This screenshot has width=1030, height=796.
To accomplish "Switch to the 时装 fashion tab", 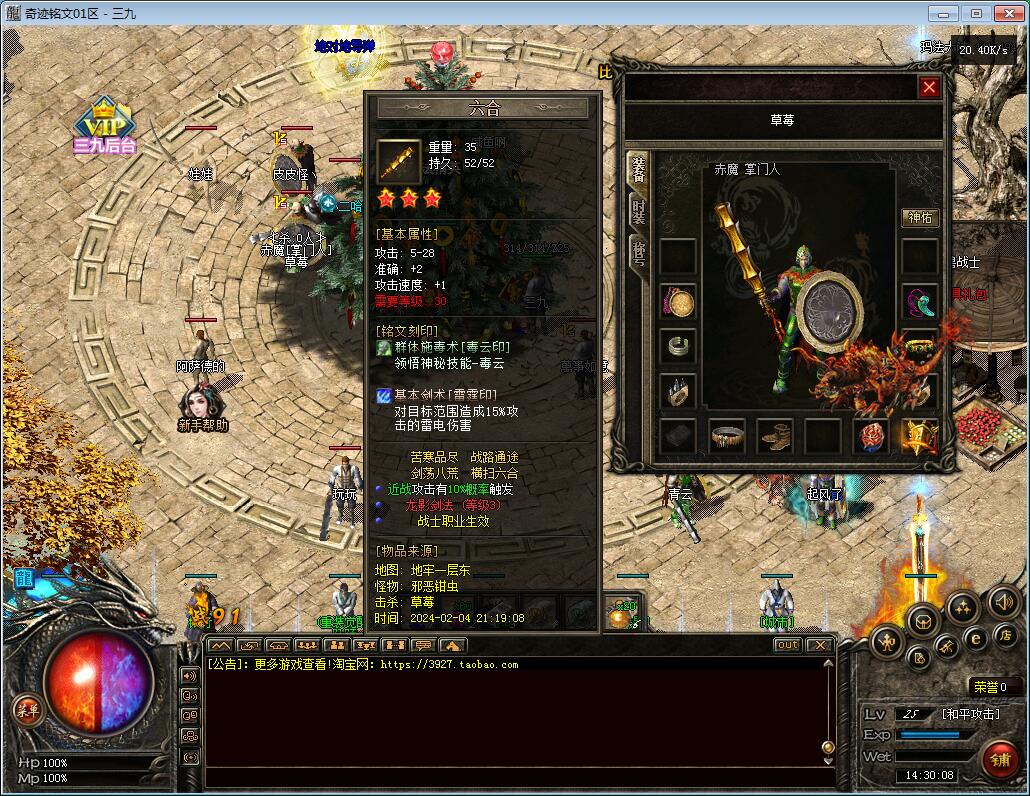I will [x=638, y=211].
